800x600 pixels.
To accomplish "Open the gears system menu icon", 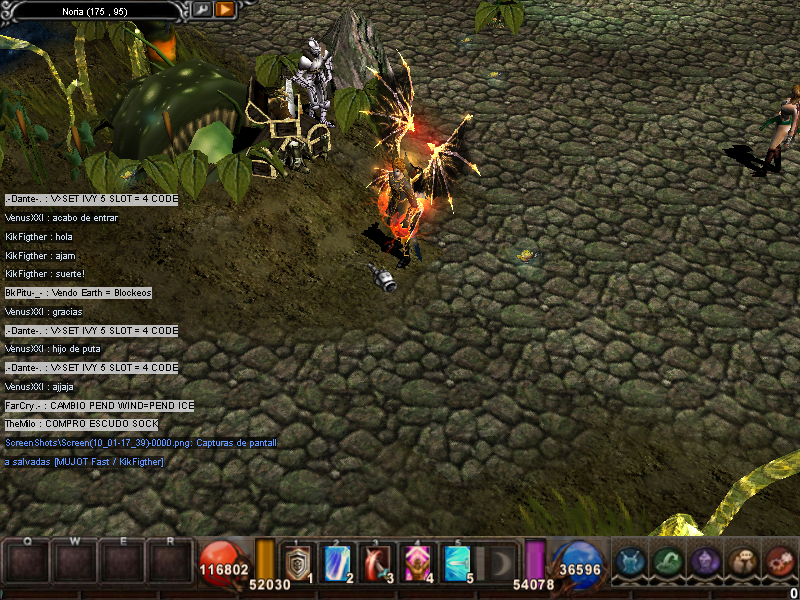I will point(779,562).
